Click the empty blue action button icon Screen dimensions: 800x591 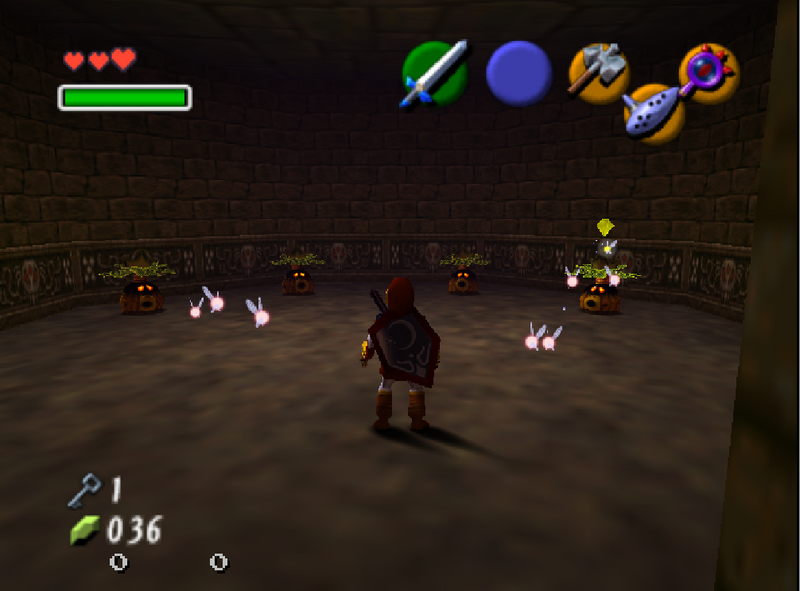[518, 73]
